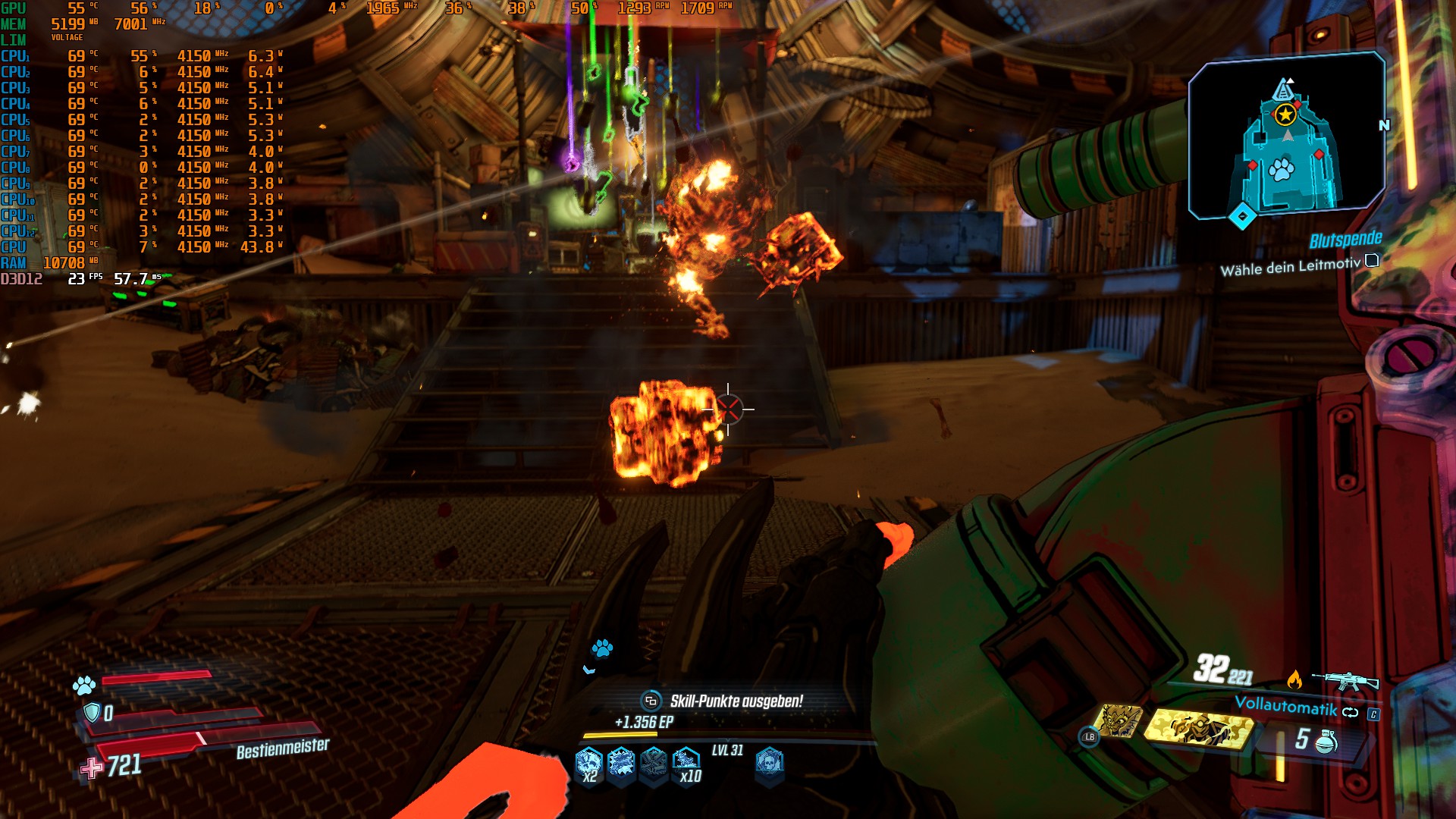Click the minimap in the corner
1456x819 pixels.
[1286, 136]
